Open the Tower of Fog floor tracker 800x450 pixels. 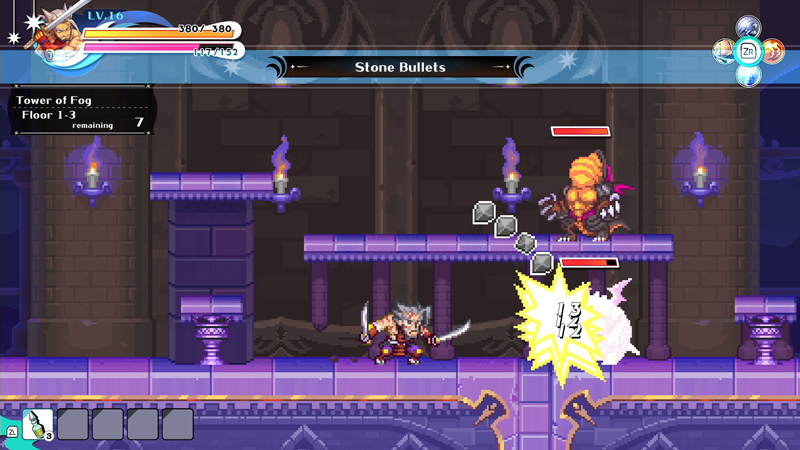(80, 111)
